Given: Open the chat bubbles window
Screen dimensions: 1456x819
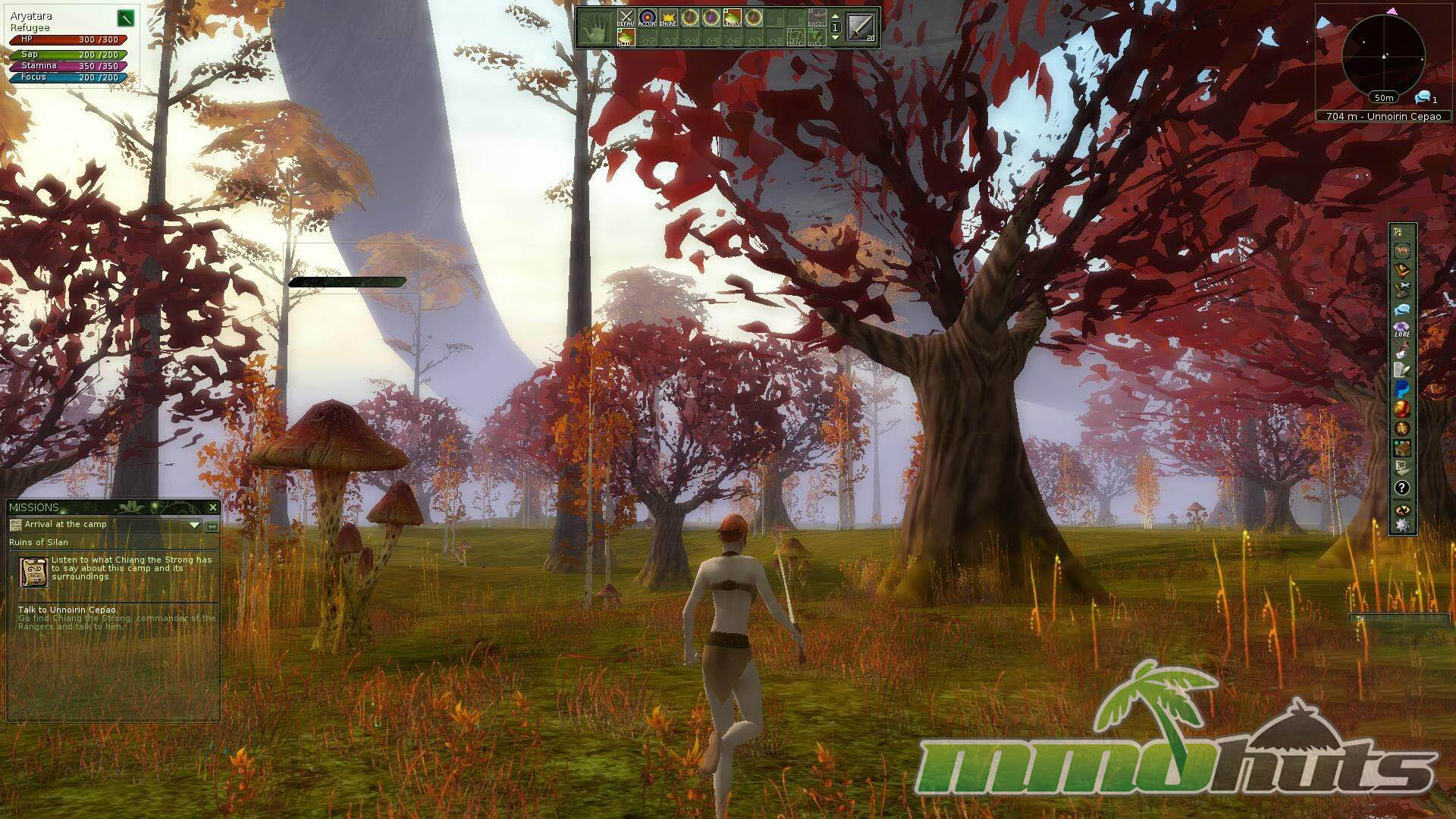Looking at the screenshot, I should 1402,309.
